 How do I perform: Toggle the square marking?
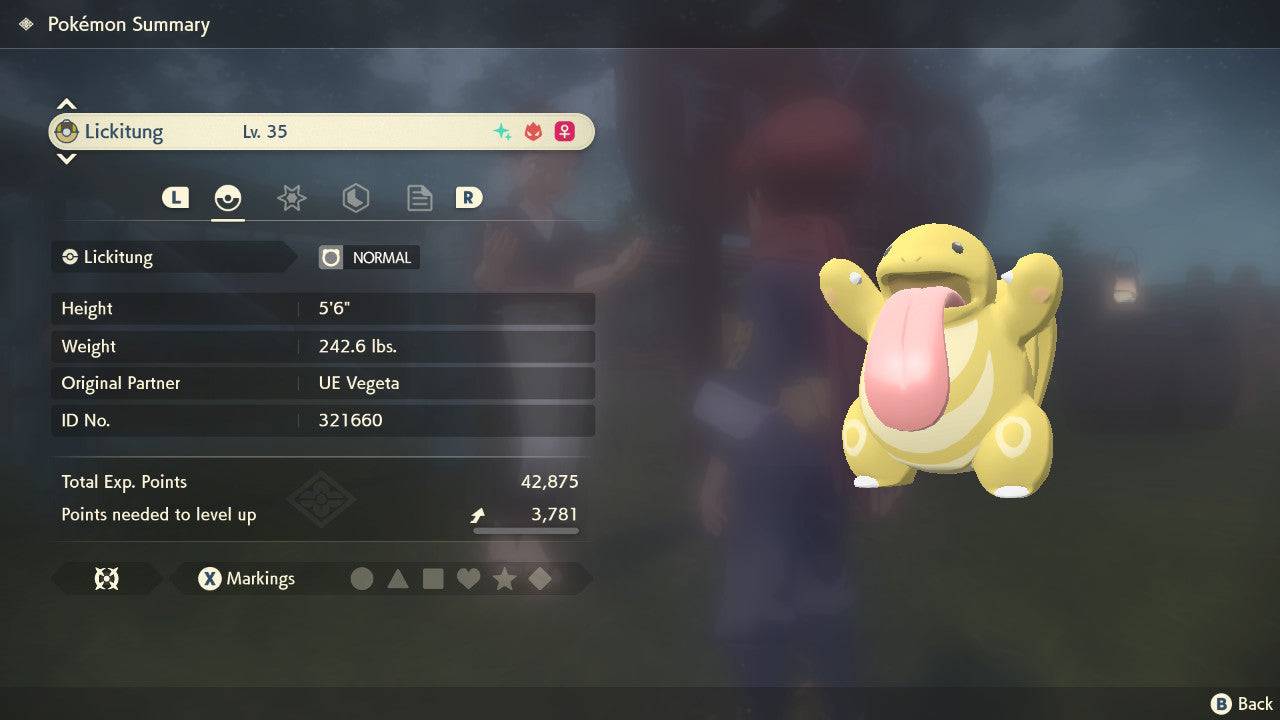tap(433, 579)
